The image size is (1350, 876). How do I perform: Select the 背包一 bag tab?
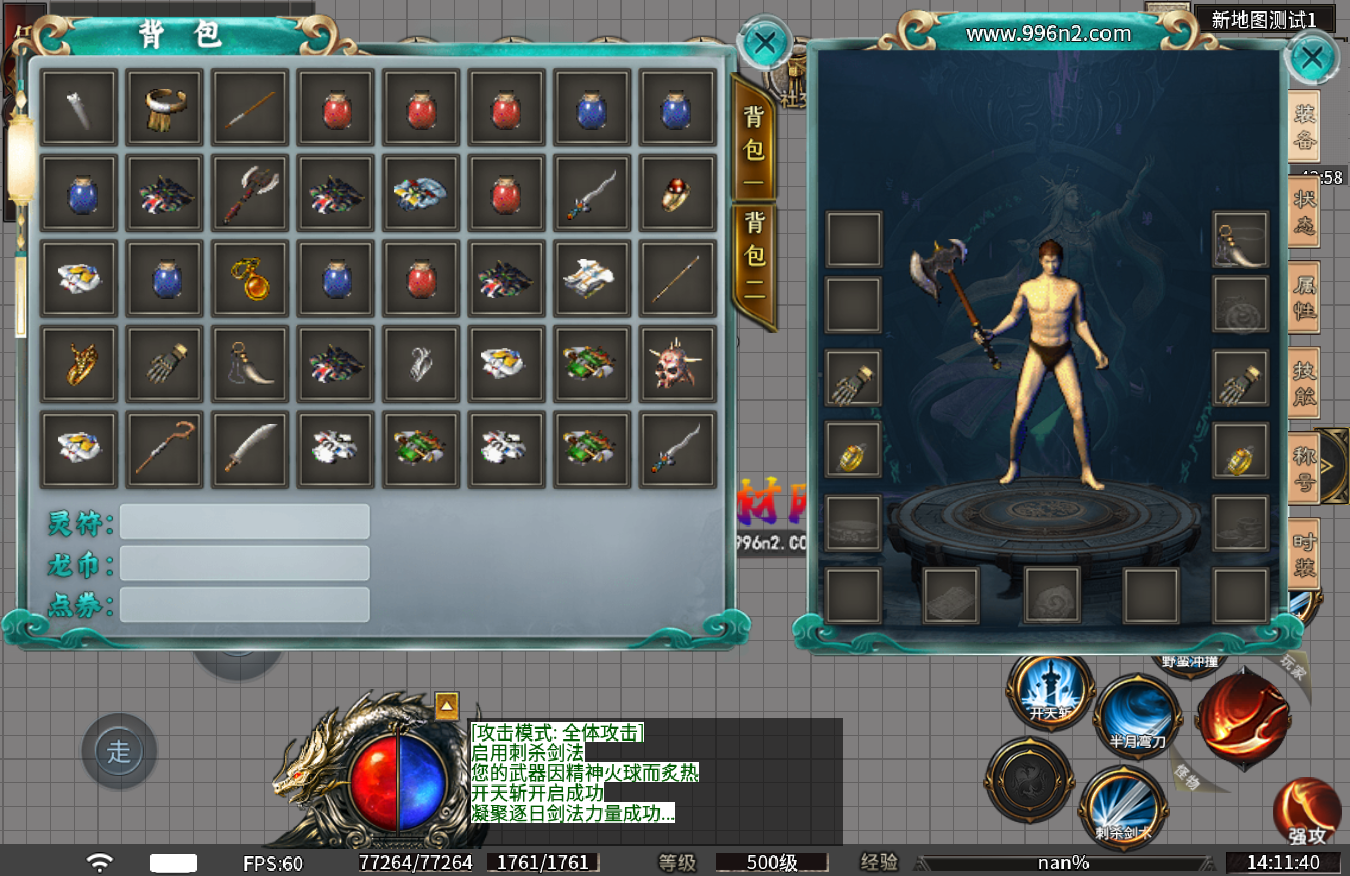754,135
